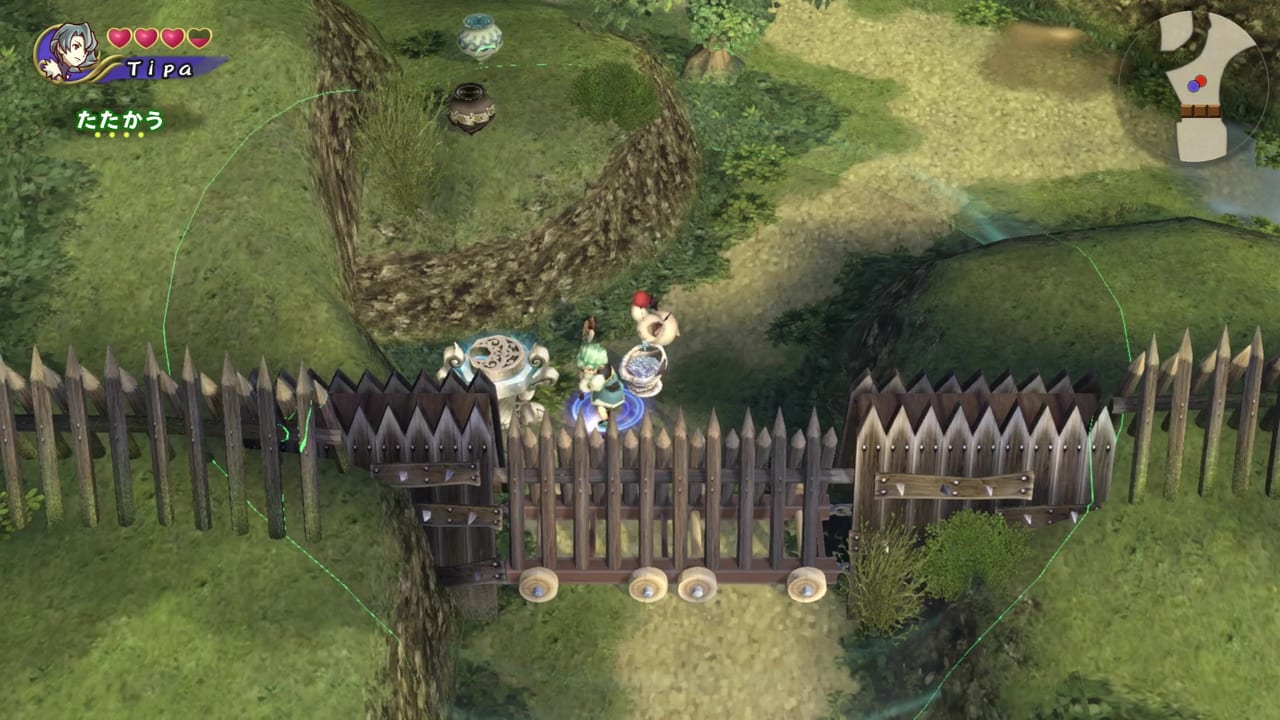This screenshot has width=1280, height=720.
Task: Select the red ally marker on the minimap
Action: 1201,80
